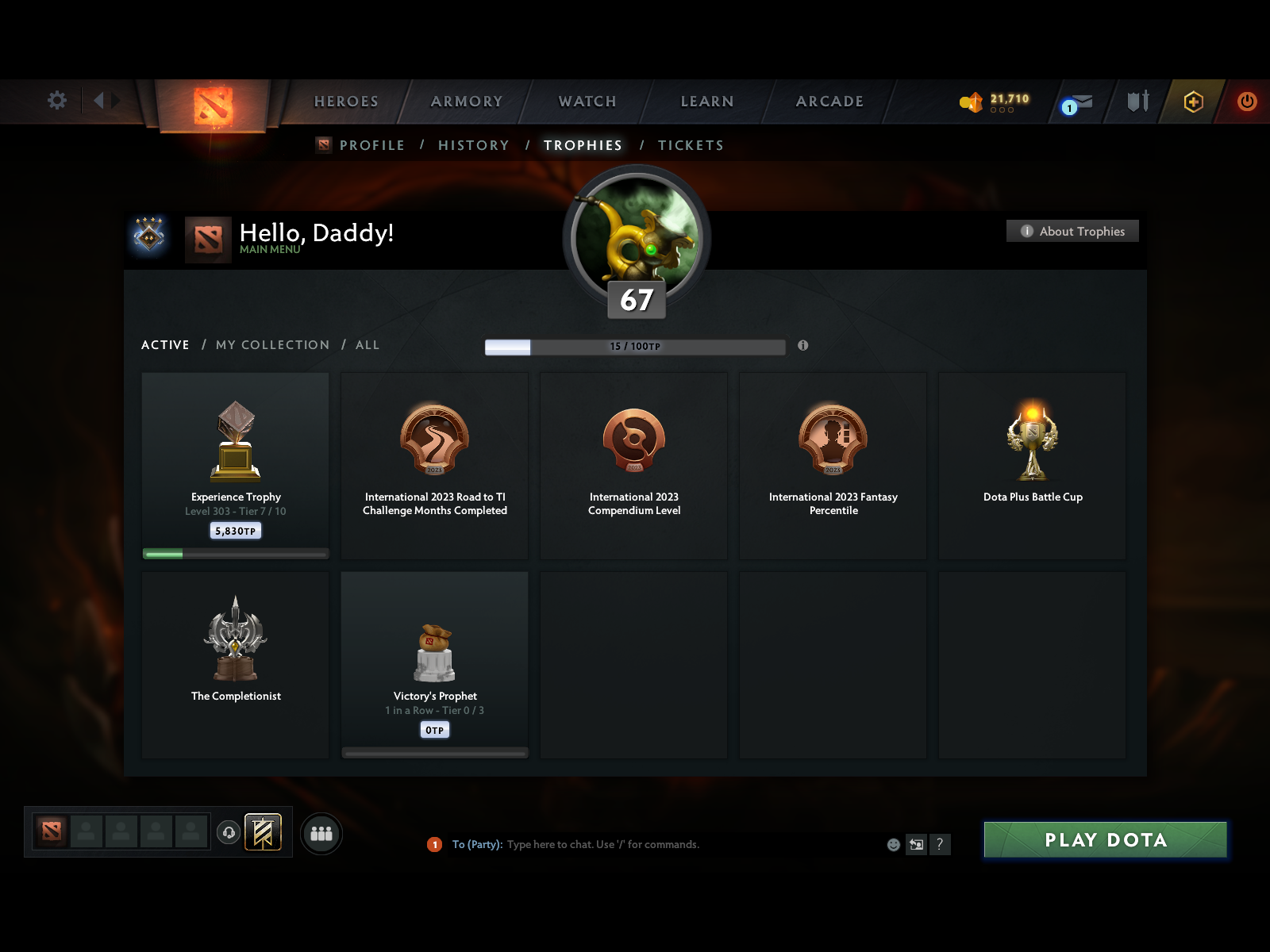Viewport: 1270px width, 952px height.
Task: Click the battle pass banner icon near party slots
Action: (264, 833)
